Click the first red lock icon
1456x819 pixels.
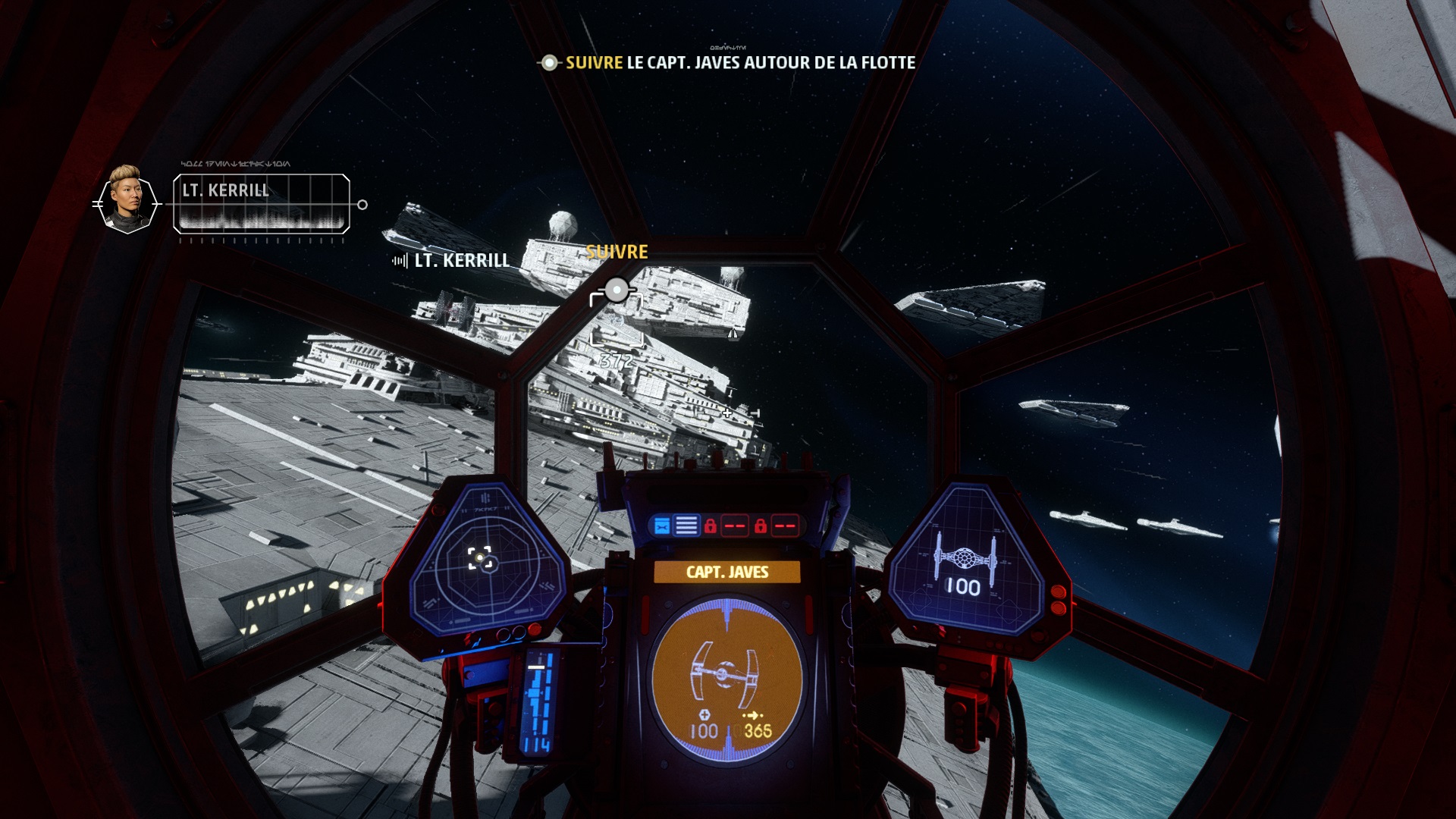[711, 526]
